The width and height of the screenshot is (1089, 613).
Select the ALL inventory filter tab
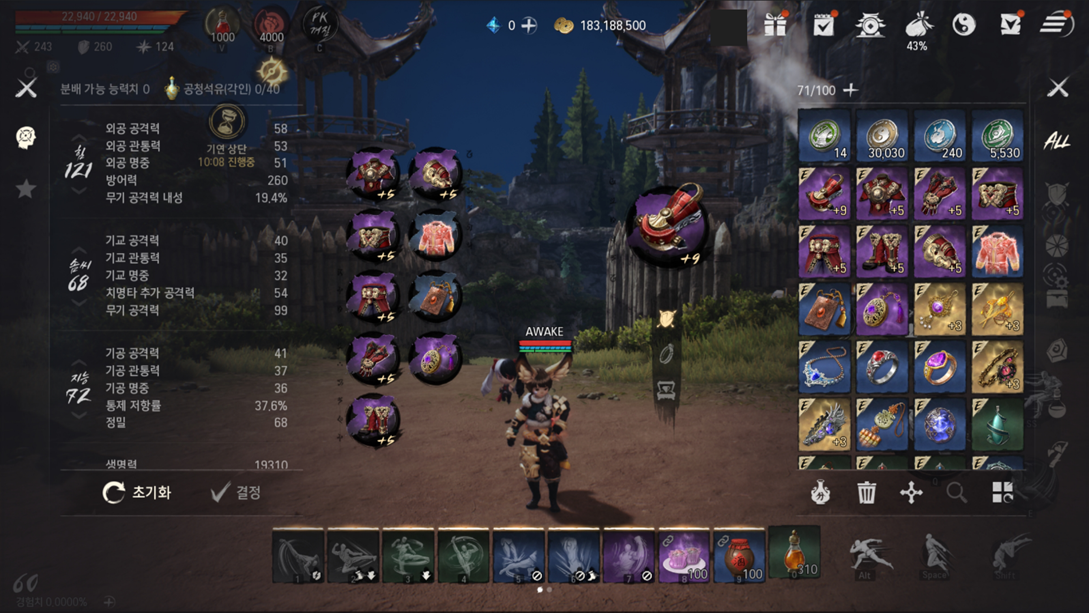[1057, 141]
